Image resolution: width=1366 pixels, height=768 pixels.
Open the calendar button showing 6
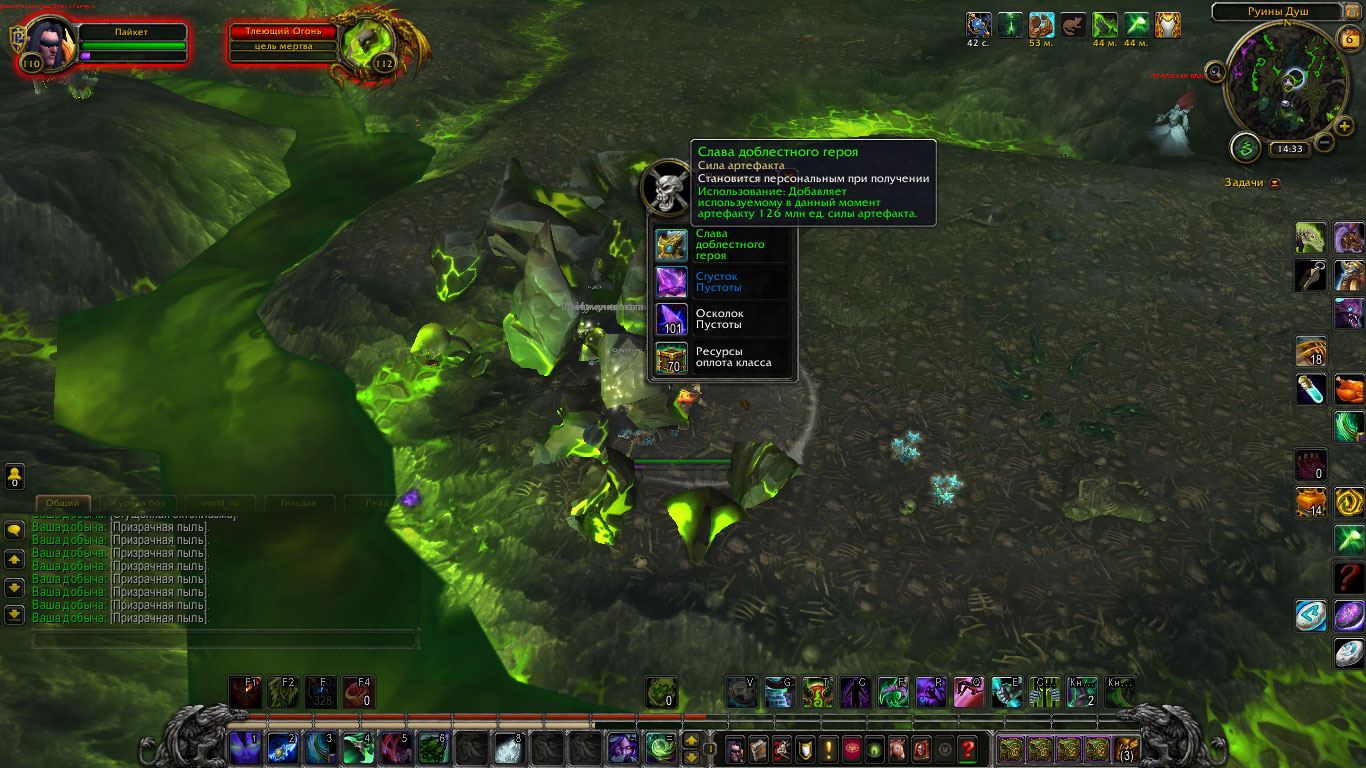(1347, 40)
